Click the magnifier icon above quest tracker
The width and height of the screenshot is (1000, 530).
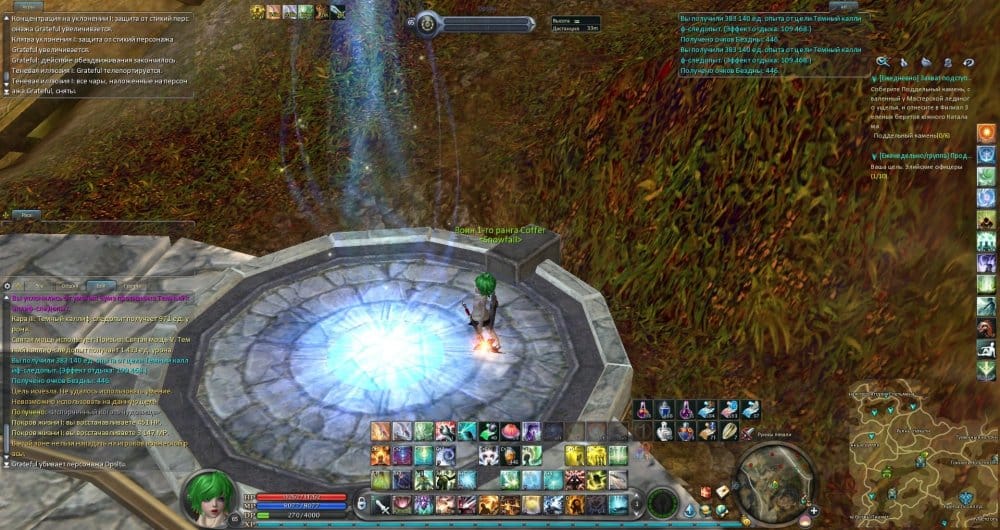883,62
